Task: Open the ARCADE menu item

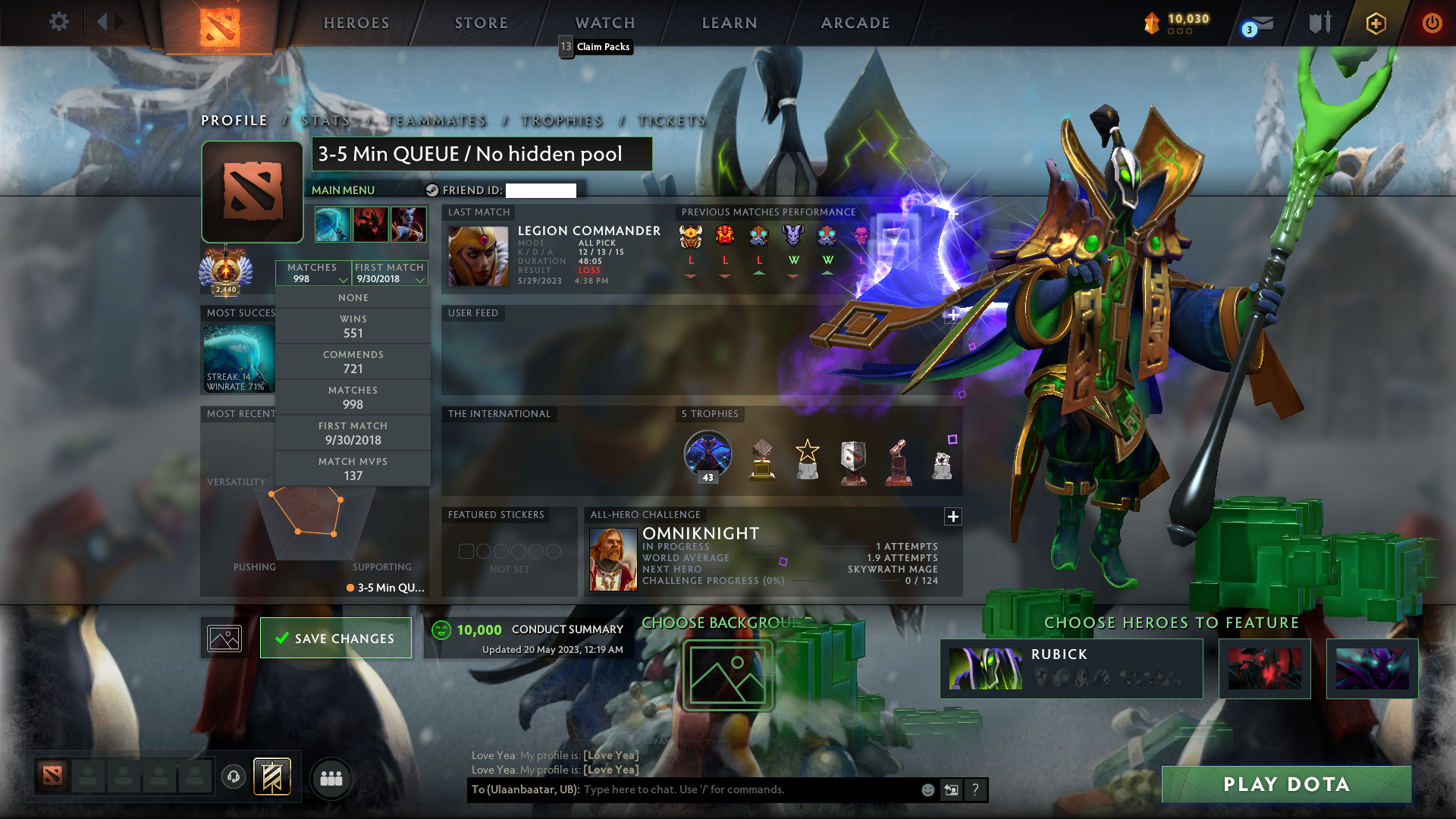Action: 855,23
